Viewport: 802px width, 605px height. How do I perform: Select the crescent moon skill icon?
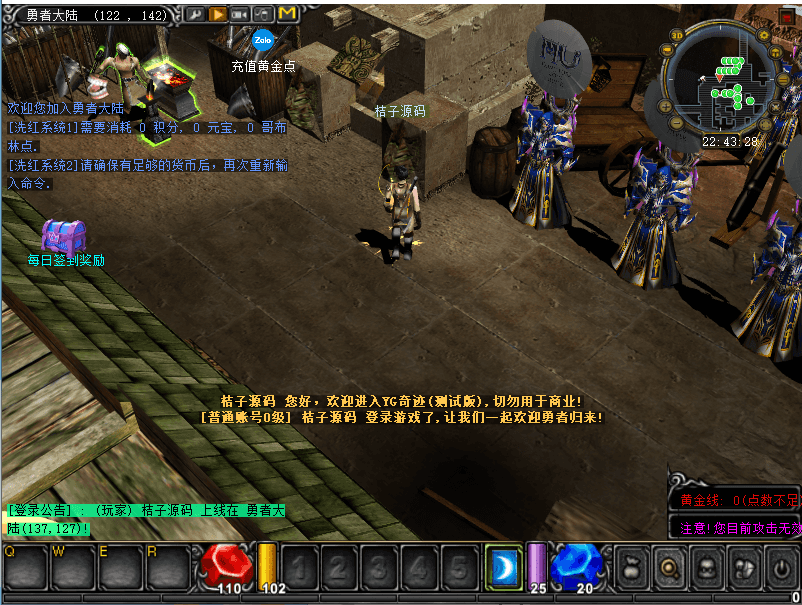pos(504,567)
